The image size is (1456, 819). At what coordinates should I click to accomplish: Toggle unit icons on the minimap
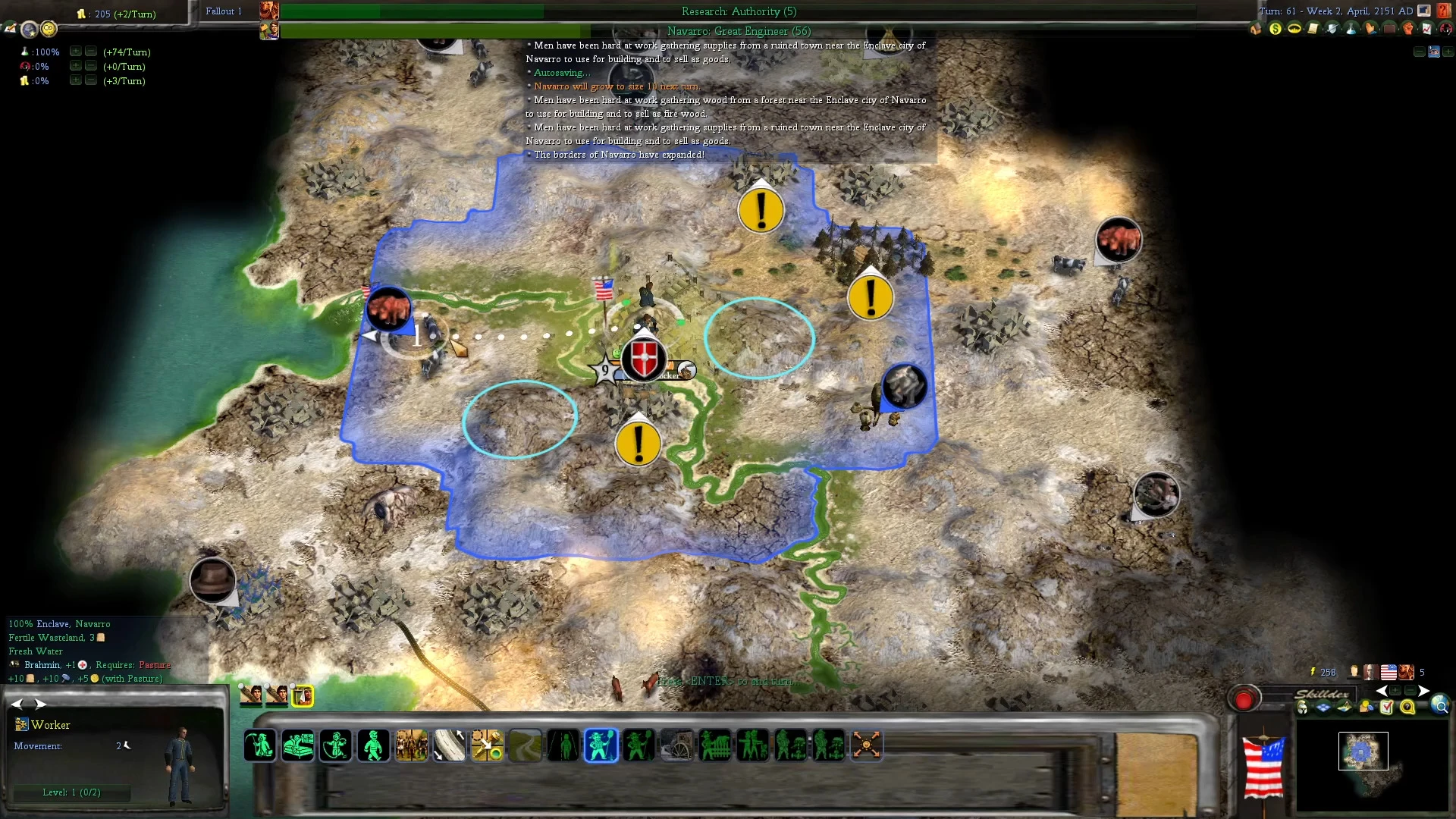click(x=1301, y=708)
